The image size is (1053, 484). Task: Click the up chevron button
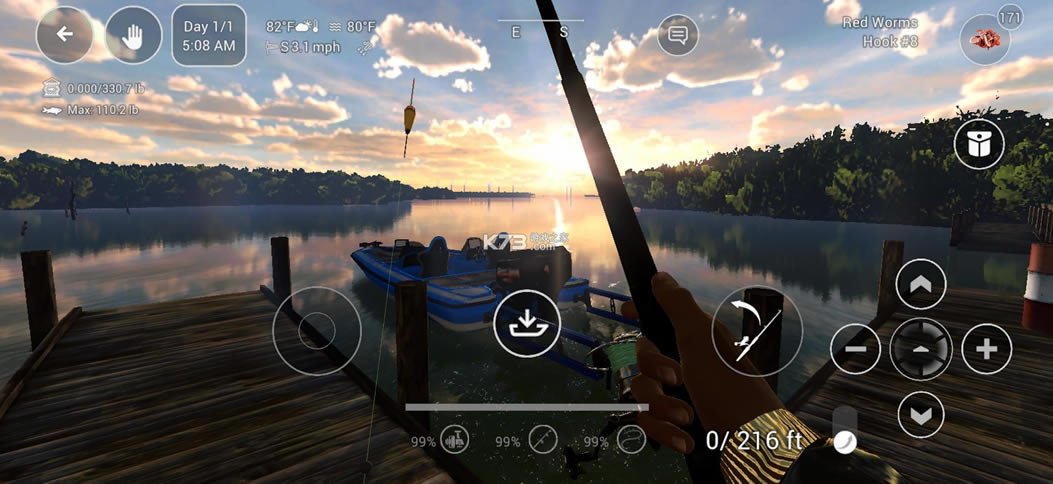pos(921,286)
